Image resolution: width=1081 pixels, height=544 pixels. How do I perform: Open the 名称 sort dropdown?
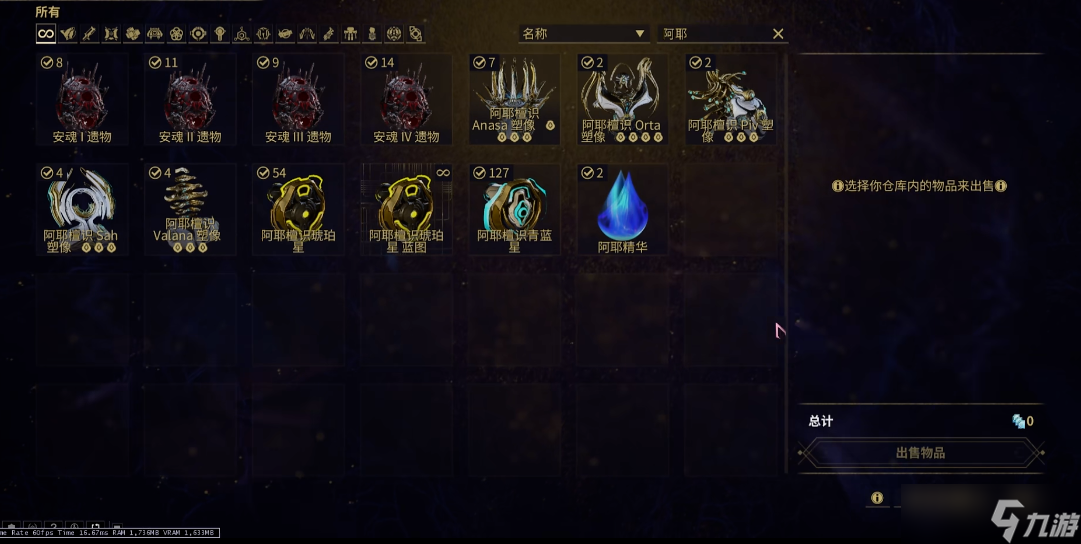pos(584,34)
